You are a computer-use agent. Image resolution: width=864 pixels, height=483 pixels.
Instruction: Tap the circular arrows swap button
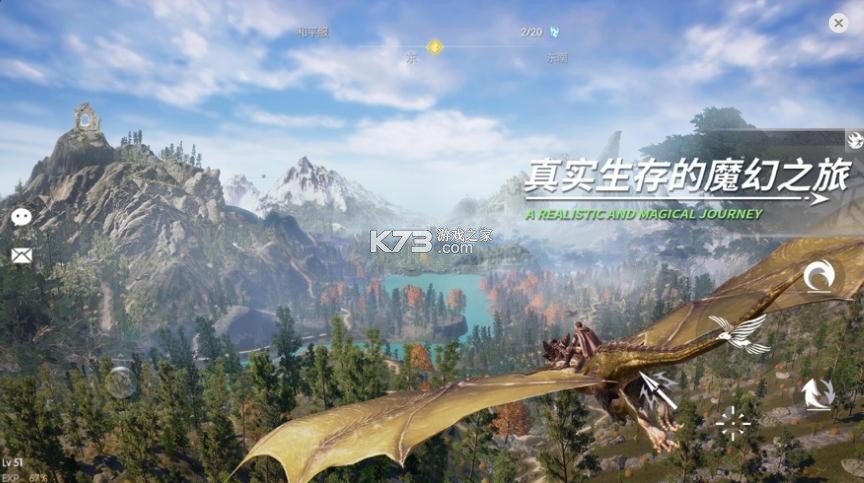(817, 393)
